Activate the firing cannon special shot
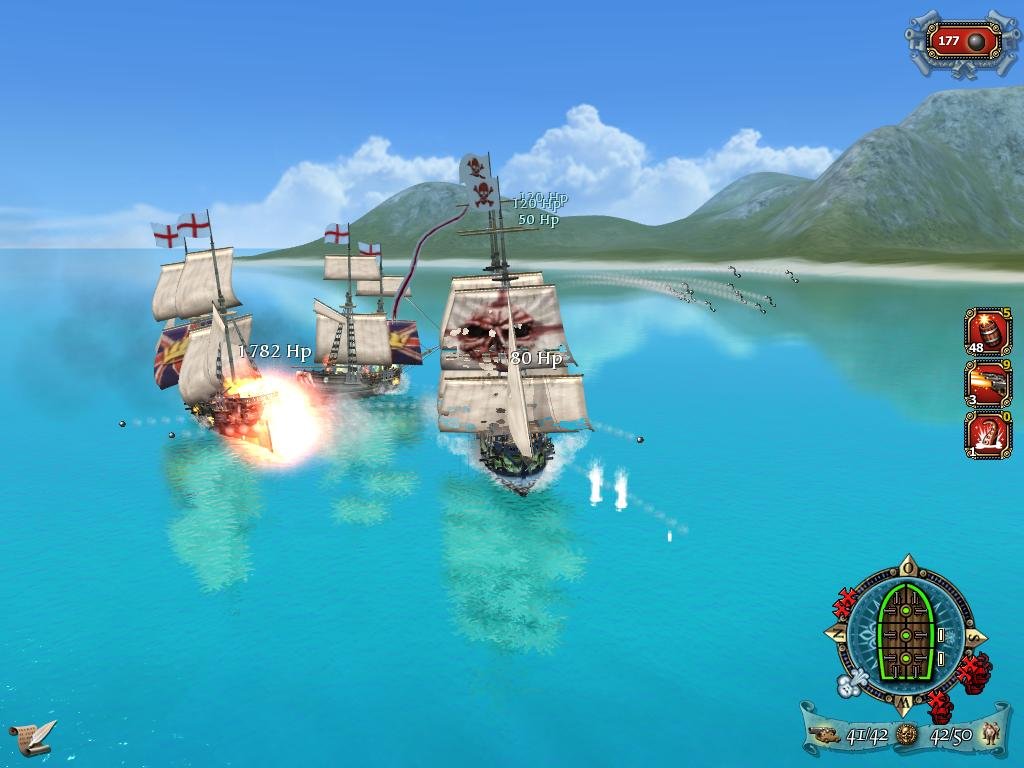 click(988, 384)
